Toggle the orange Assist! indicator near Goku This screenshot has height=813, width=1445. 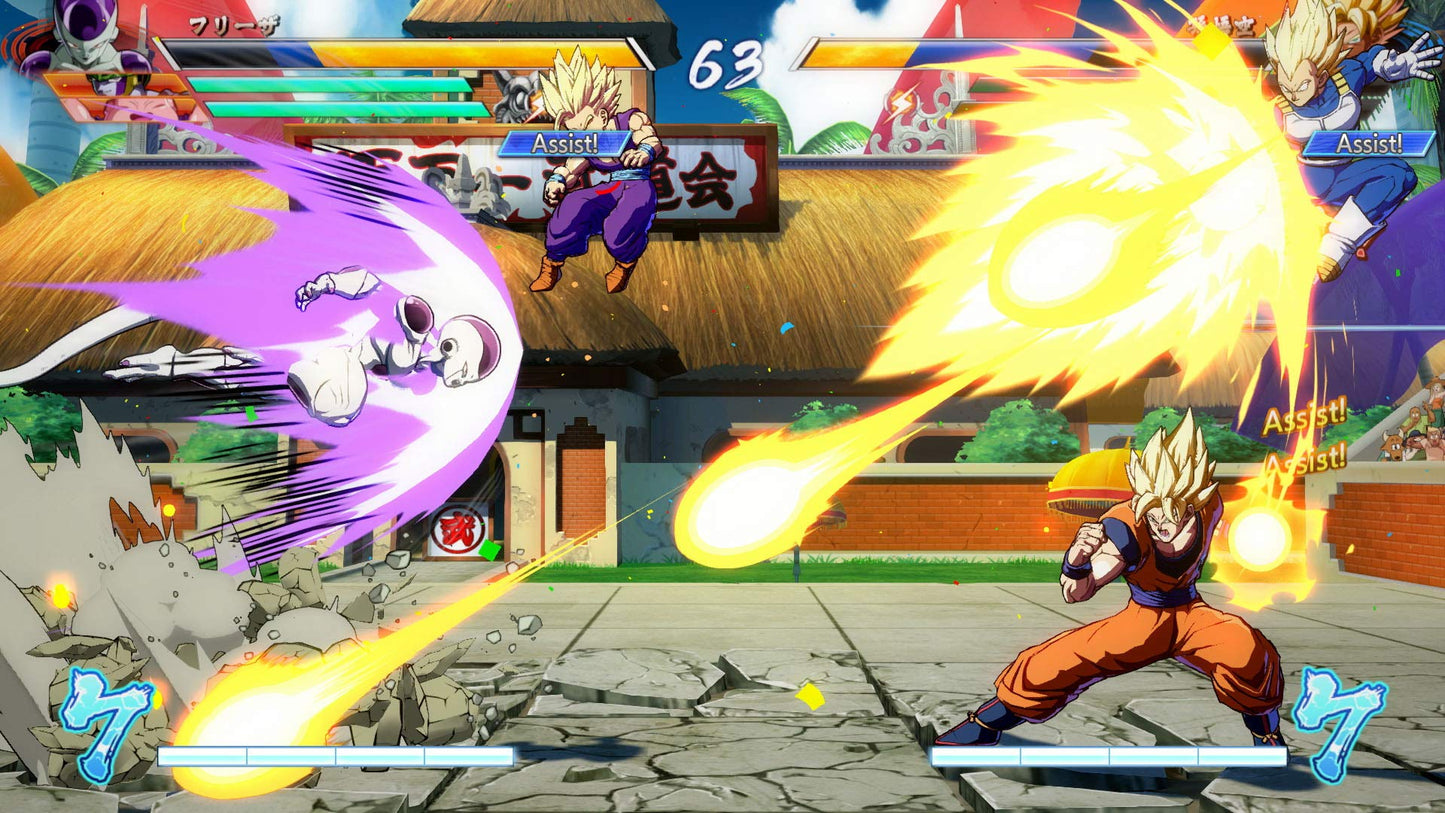click(x=1308, y=419)
